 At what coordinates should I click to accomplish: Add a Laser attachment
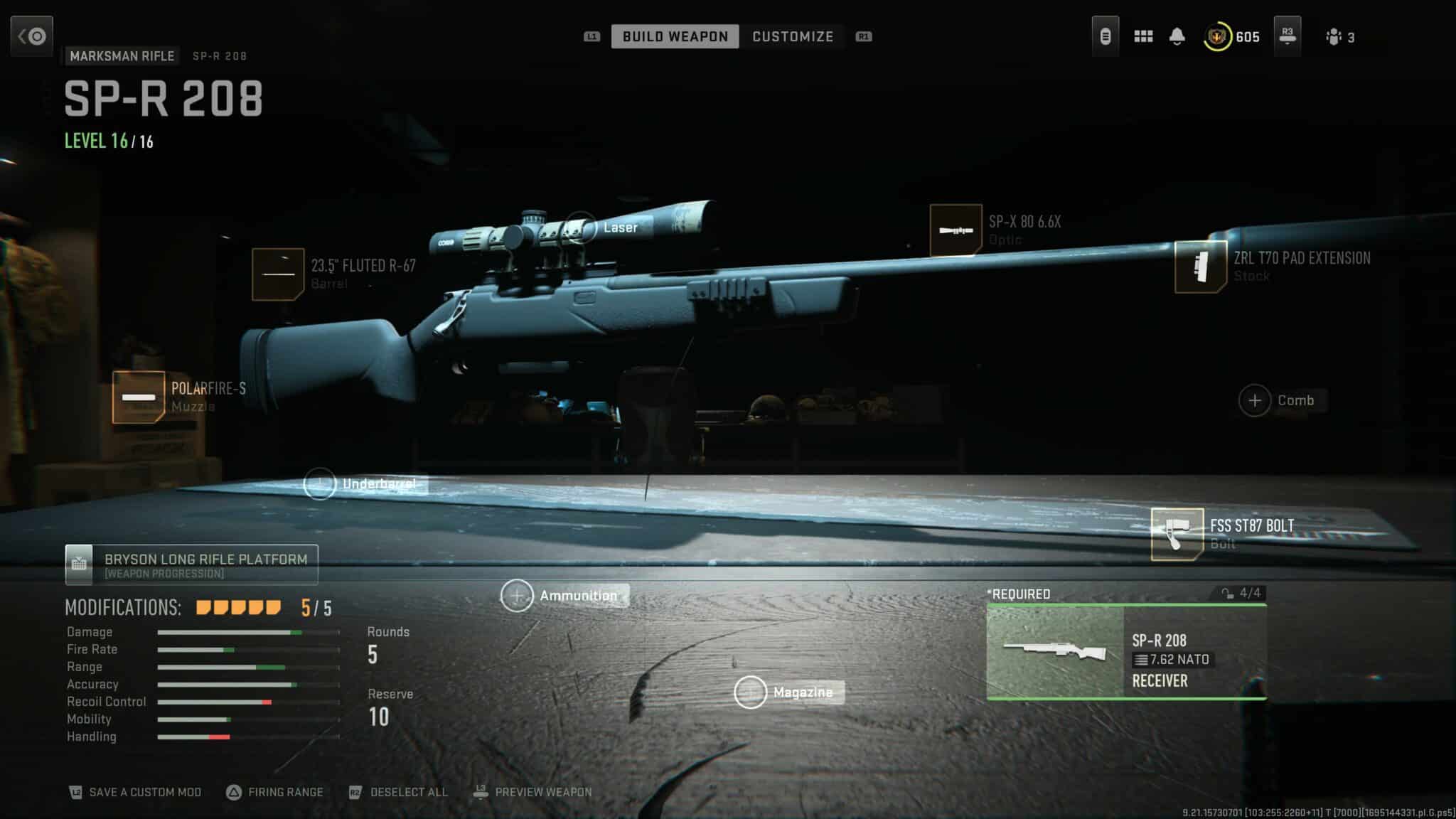pyautogui.click(x=581, y=227)
